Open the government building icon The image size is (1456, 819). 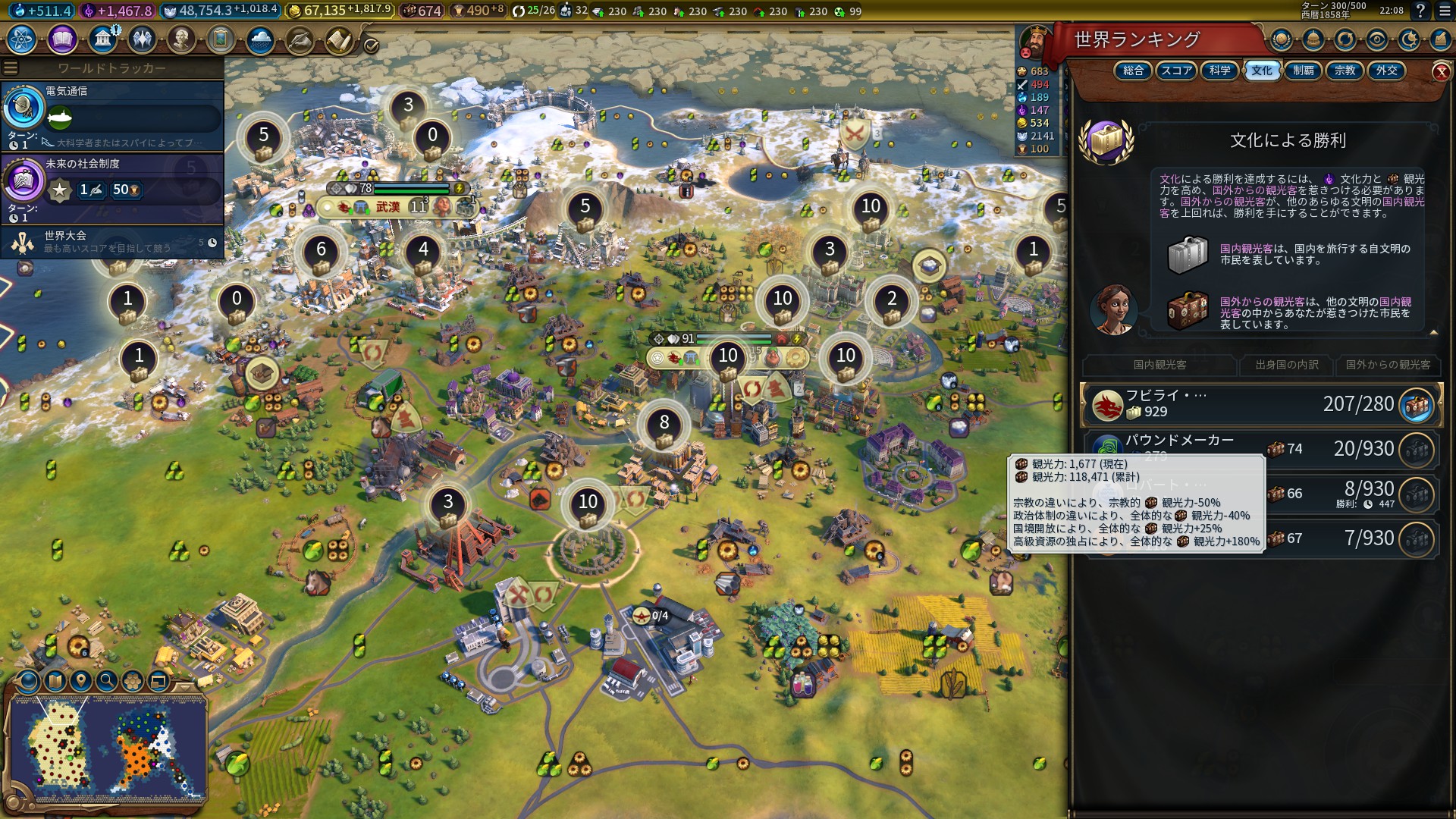coord(102,39)
